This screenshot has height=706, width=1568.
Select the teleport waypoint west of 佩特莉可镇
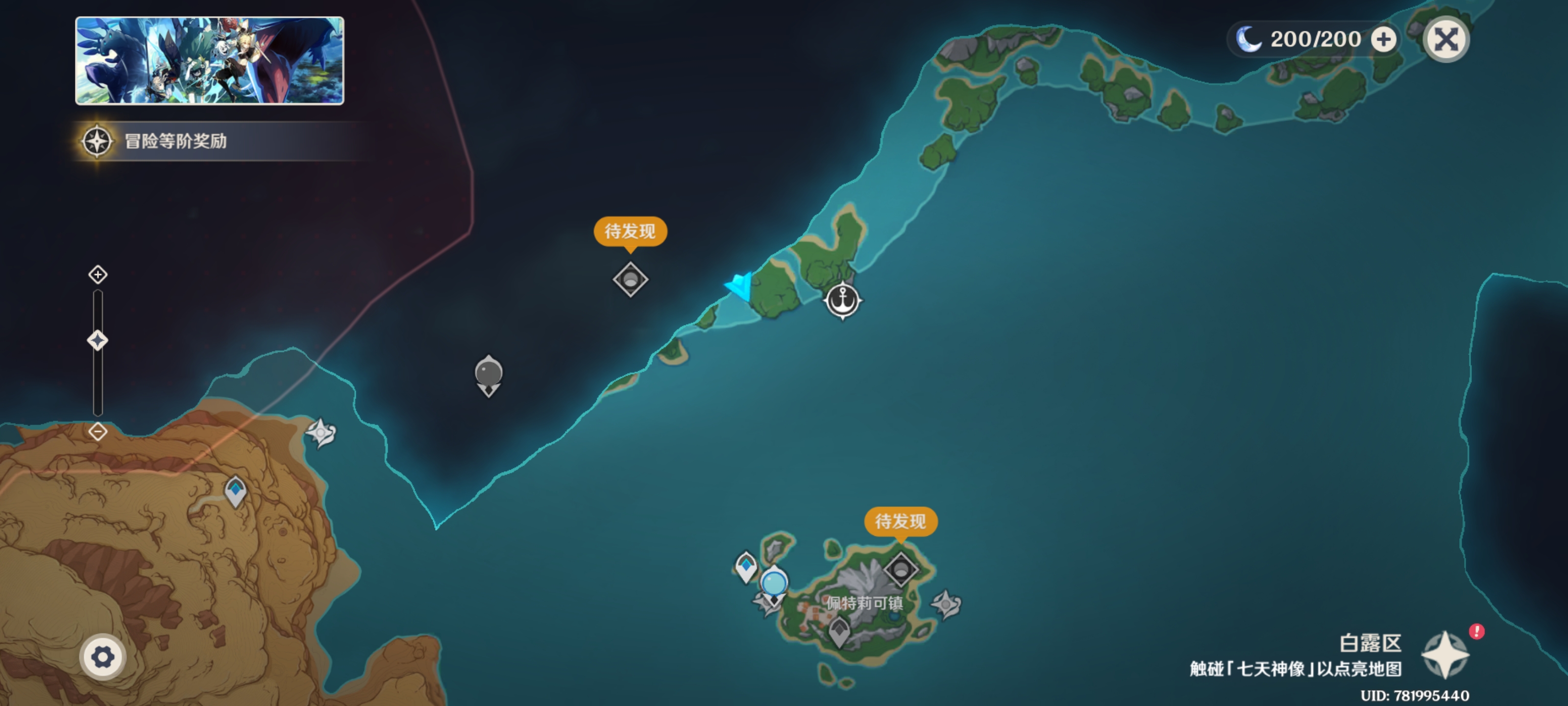746,566
